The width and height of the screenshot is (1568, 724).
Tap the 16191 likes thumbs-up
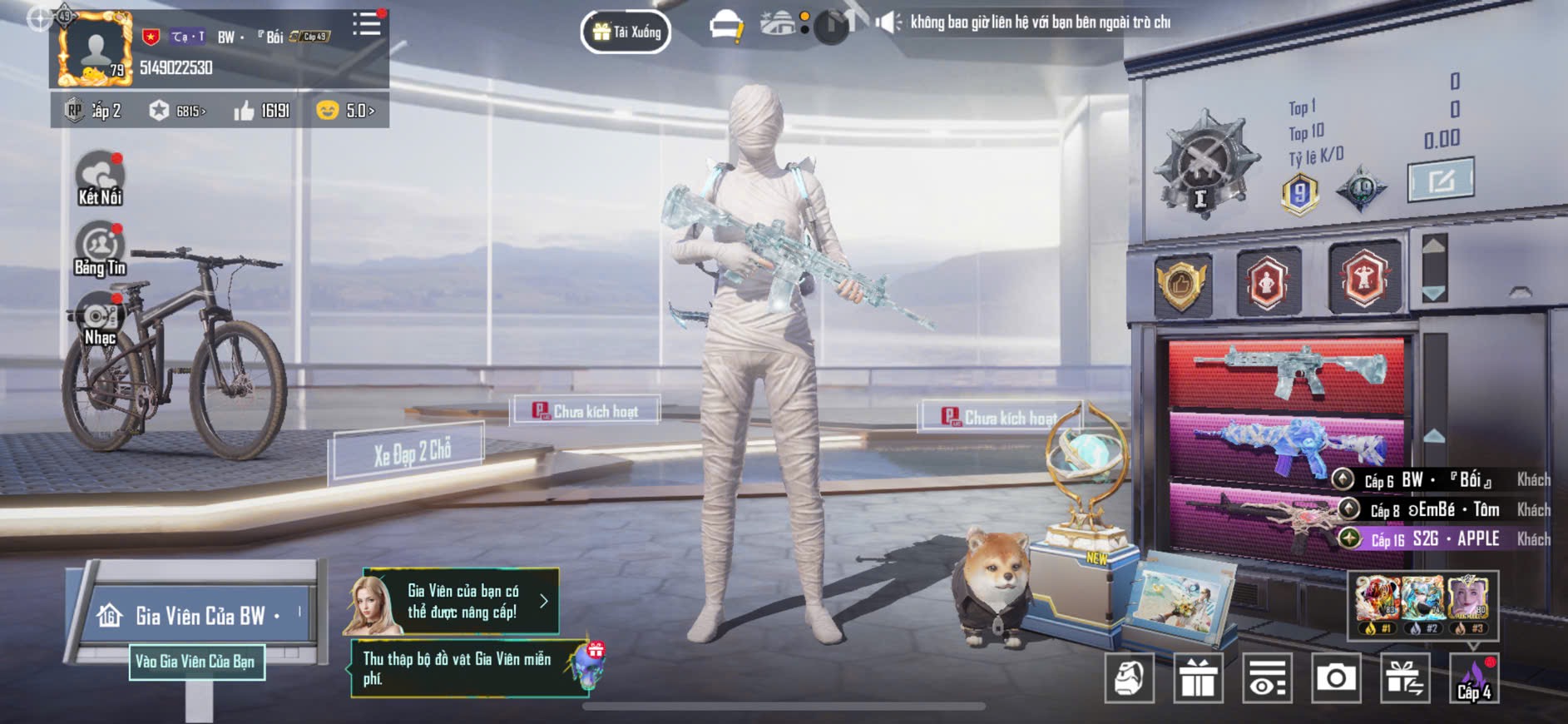click(x=263, y=111)
